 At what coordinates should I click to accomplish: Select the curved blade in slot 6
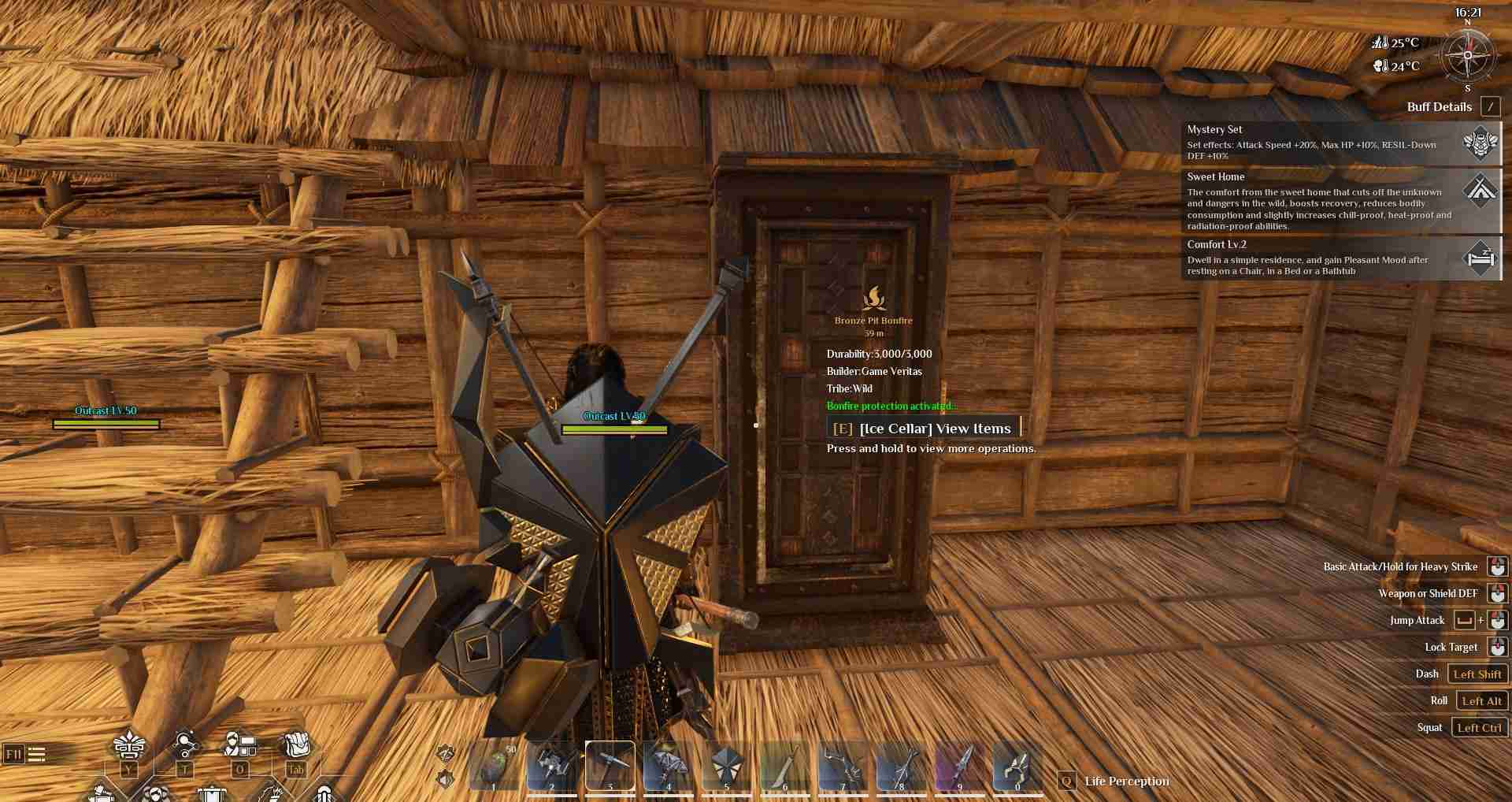(x=784, y=766)
